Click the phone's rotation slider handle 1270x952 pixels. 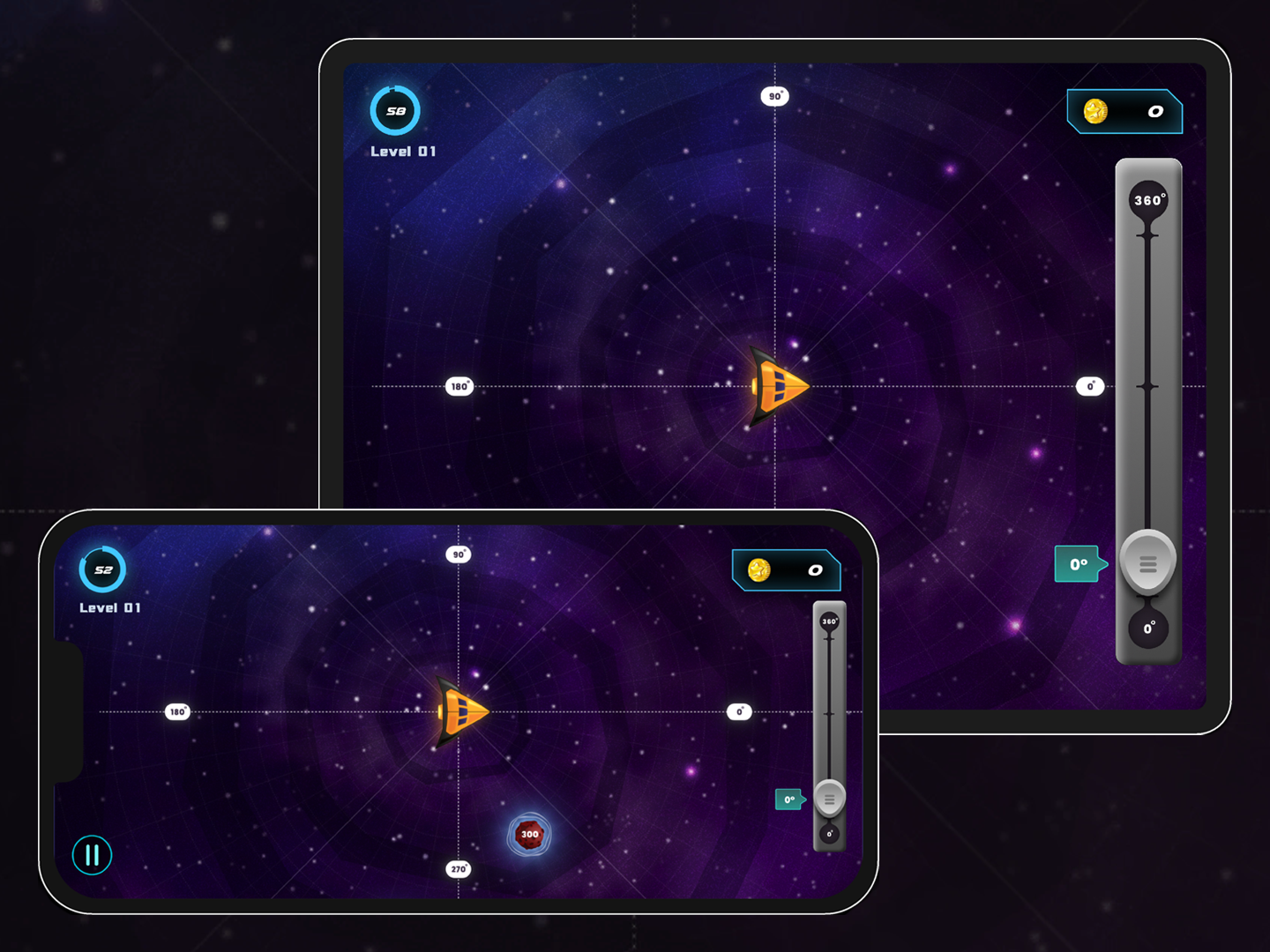[x=829, y=798]
